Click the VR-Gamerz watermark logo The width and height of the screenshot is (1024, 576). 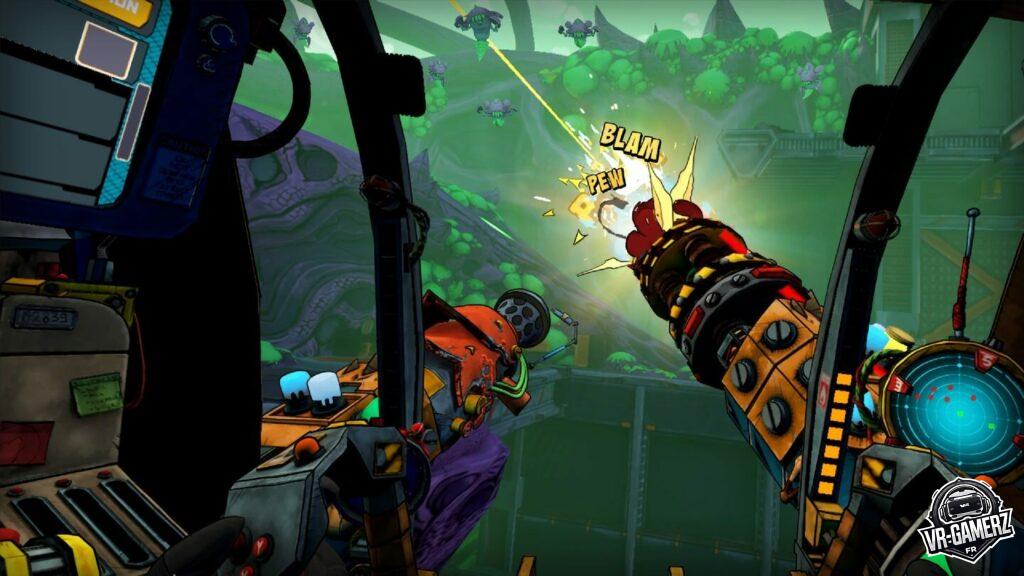tap(966, 520)
